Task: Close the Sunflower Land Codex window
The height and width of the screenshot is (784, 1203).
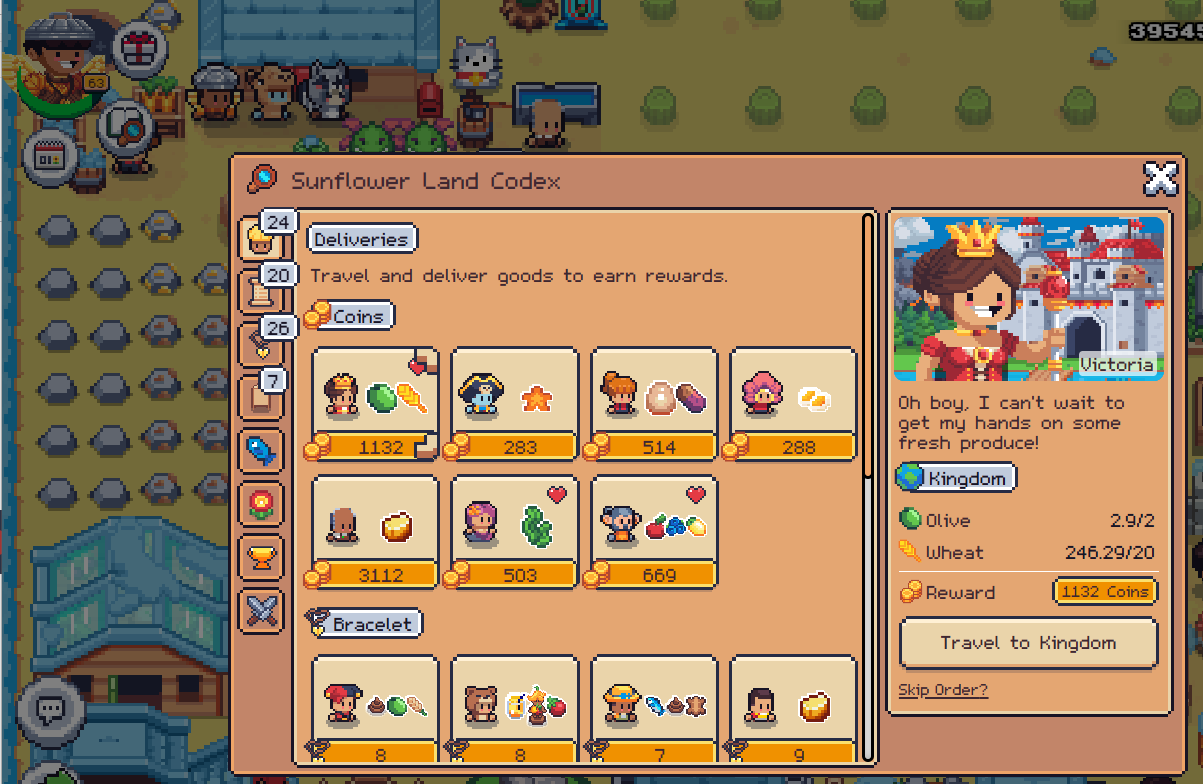Action: [x=1160, y=179]
